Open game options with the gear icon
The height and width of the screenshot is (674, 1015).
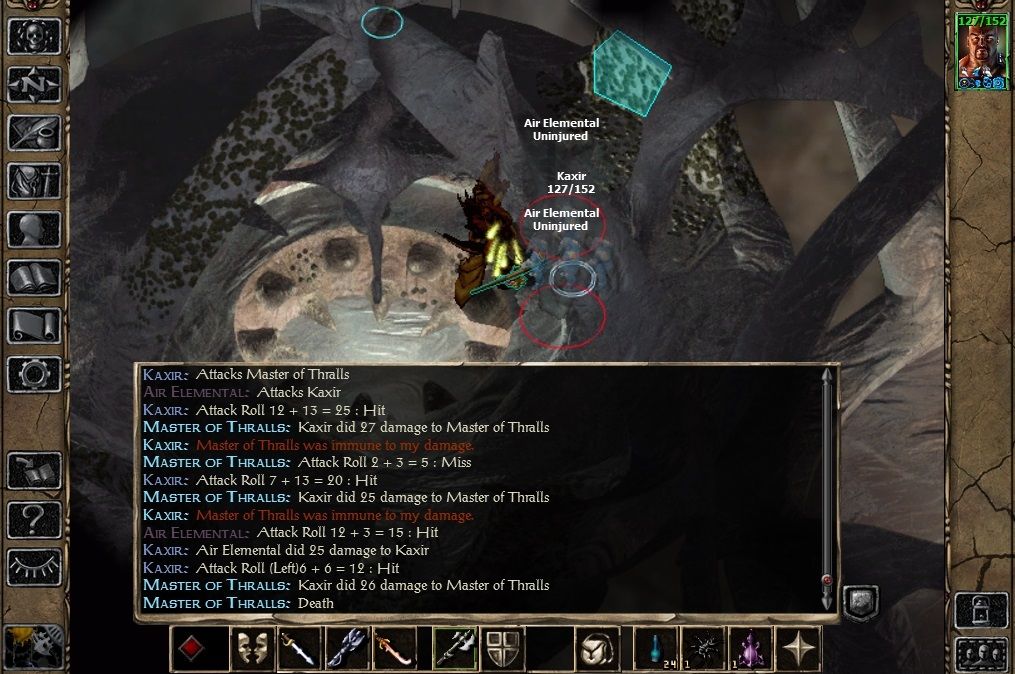(x=34, y=373)
